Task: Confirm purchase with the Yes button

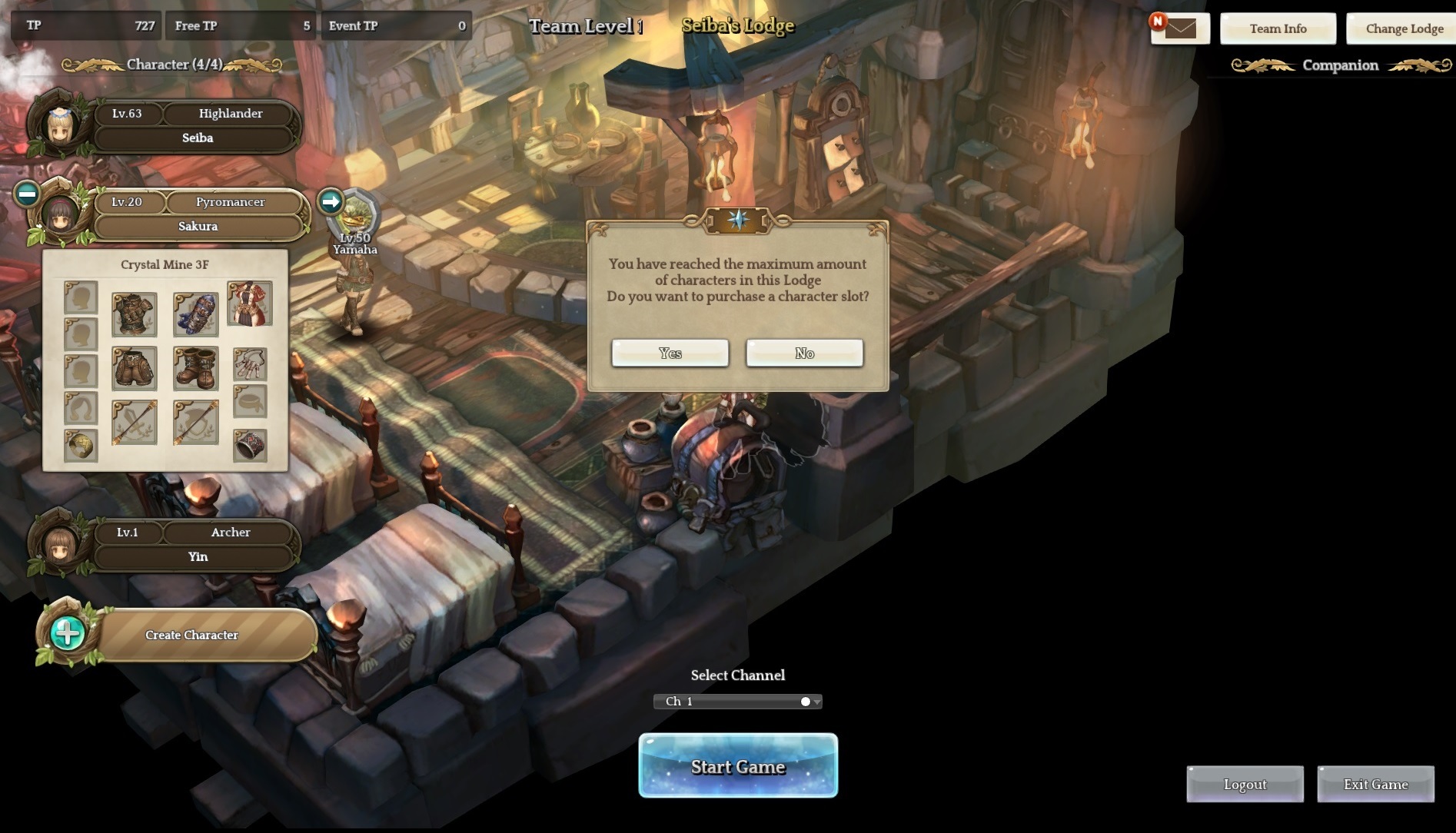Action: [x=670, y=353]
